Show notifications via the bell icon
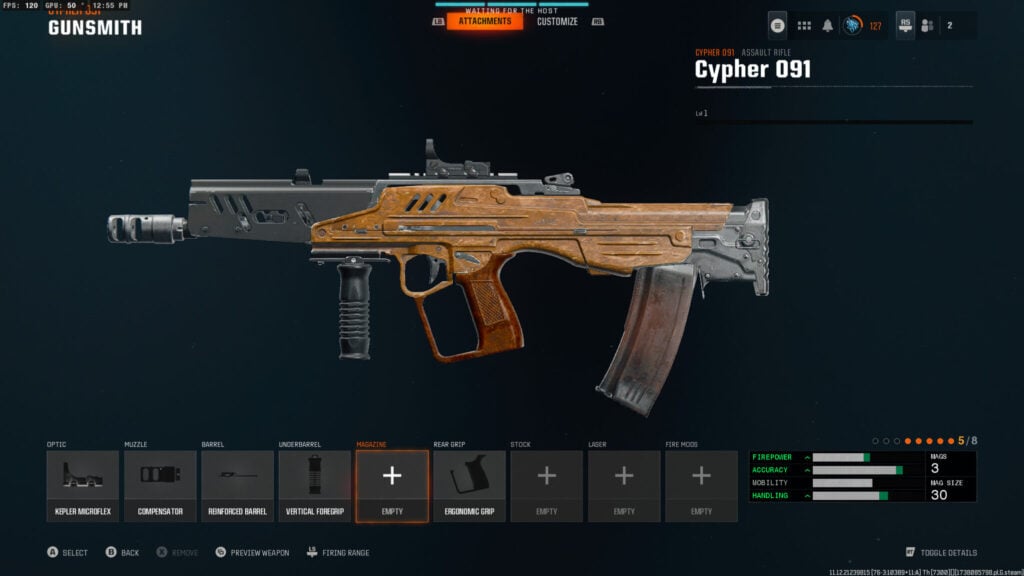This screenshot has width=1024, height=576. coord(828,25)
